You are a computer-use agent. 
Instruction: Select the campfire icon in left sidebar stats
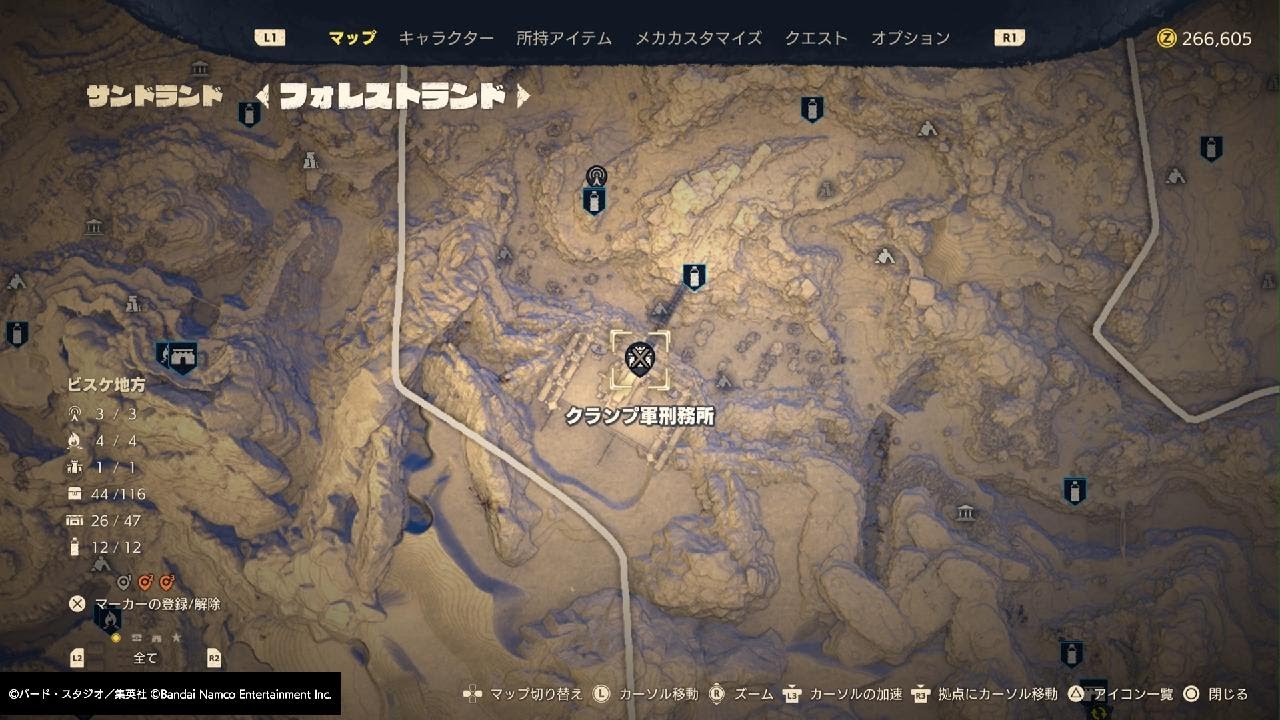point(74,440)
